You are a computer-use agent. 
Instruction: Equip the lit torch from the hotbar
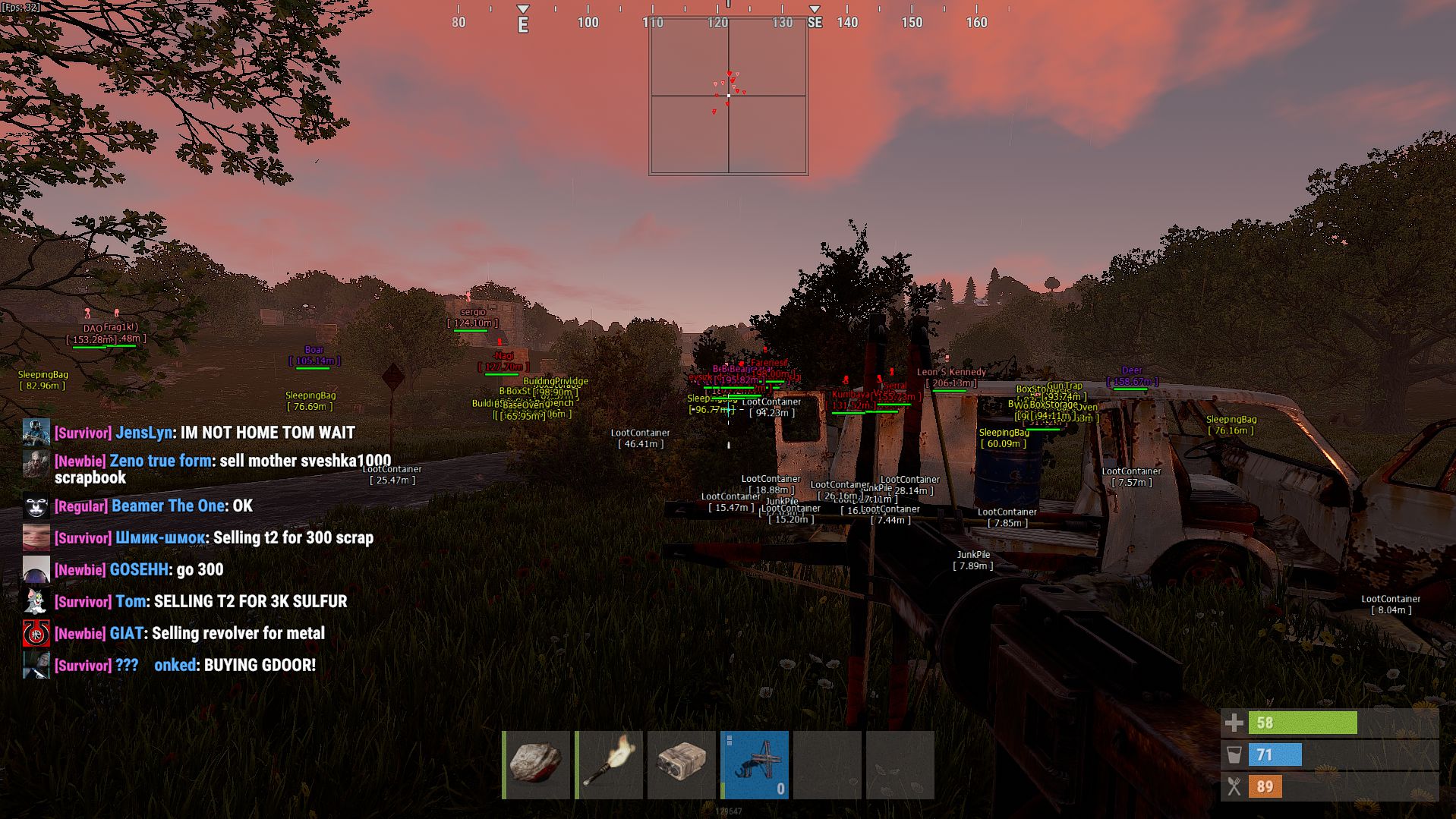[x=609, y=764]
